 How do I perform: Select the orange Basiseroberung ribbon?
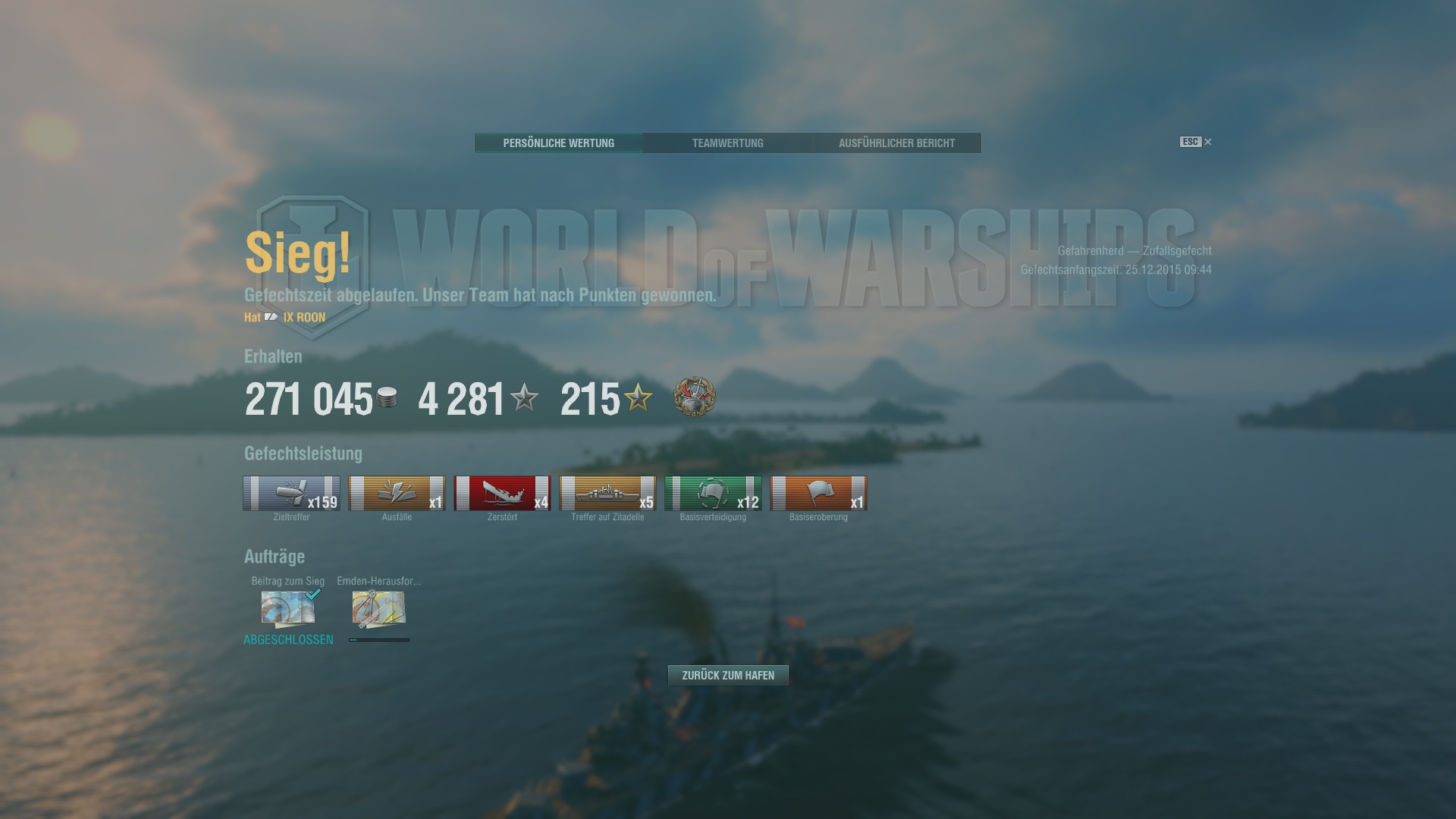pos(818,494)
